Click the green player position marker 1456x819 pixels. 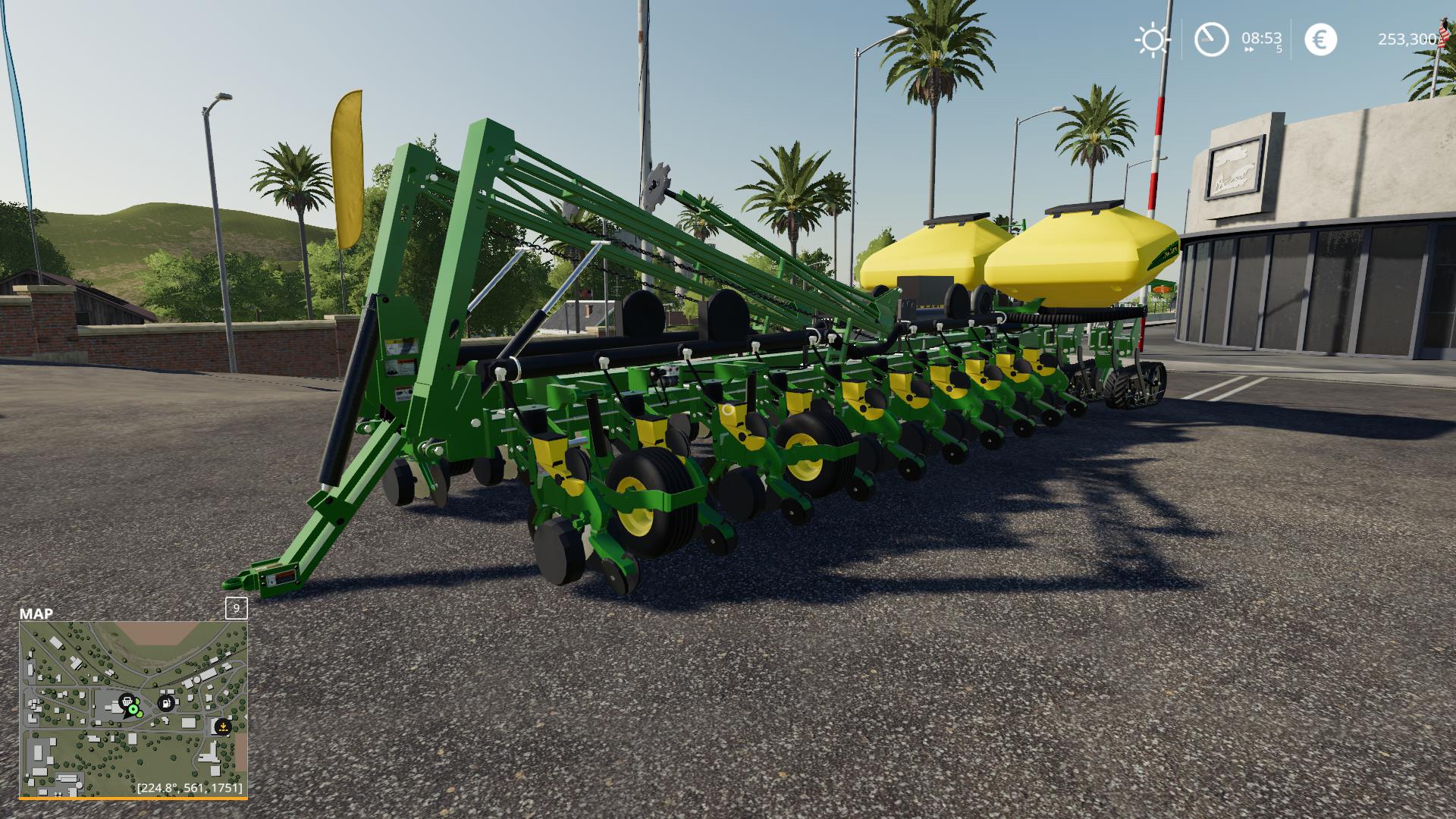133,709
